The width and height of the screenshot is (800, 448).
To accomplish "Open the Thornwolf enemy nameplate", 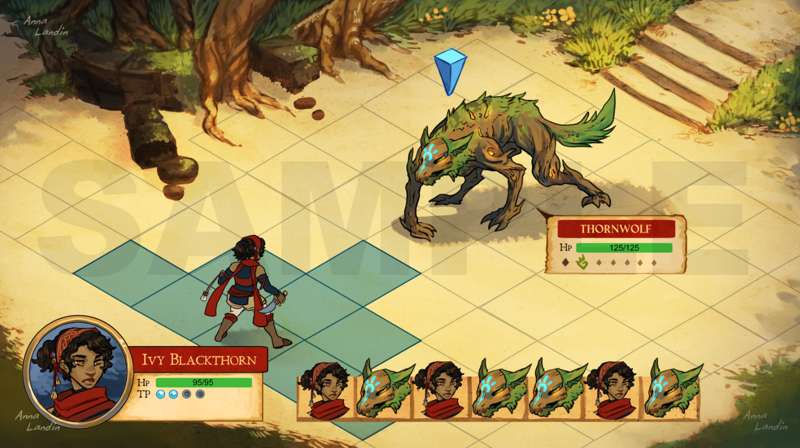I will pyautogui.click(x=616, y=228).
